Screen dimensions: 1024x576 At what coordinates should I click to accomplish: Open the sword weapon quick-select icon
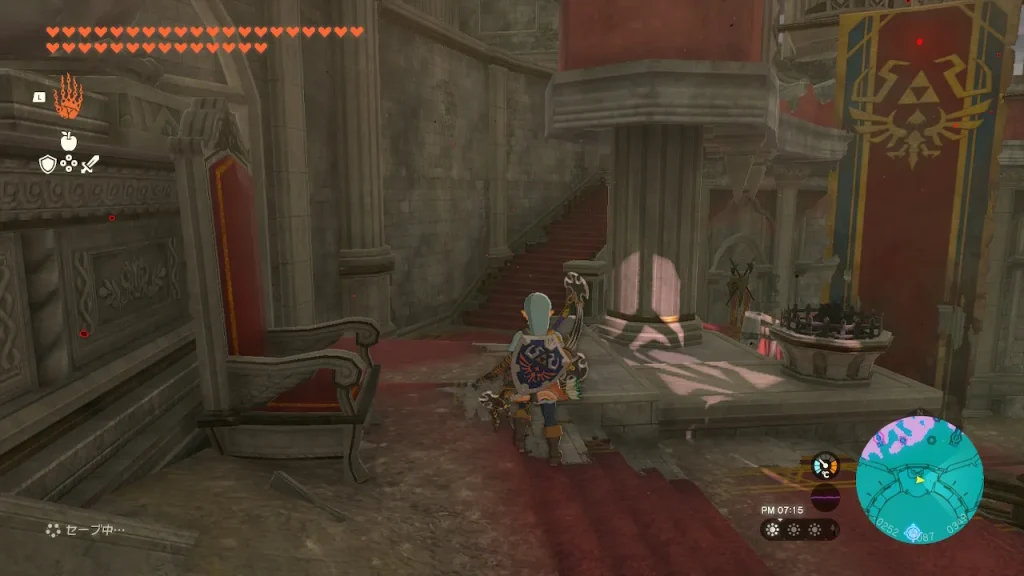pos(90,164)
